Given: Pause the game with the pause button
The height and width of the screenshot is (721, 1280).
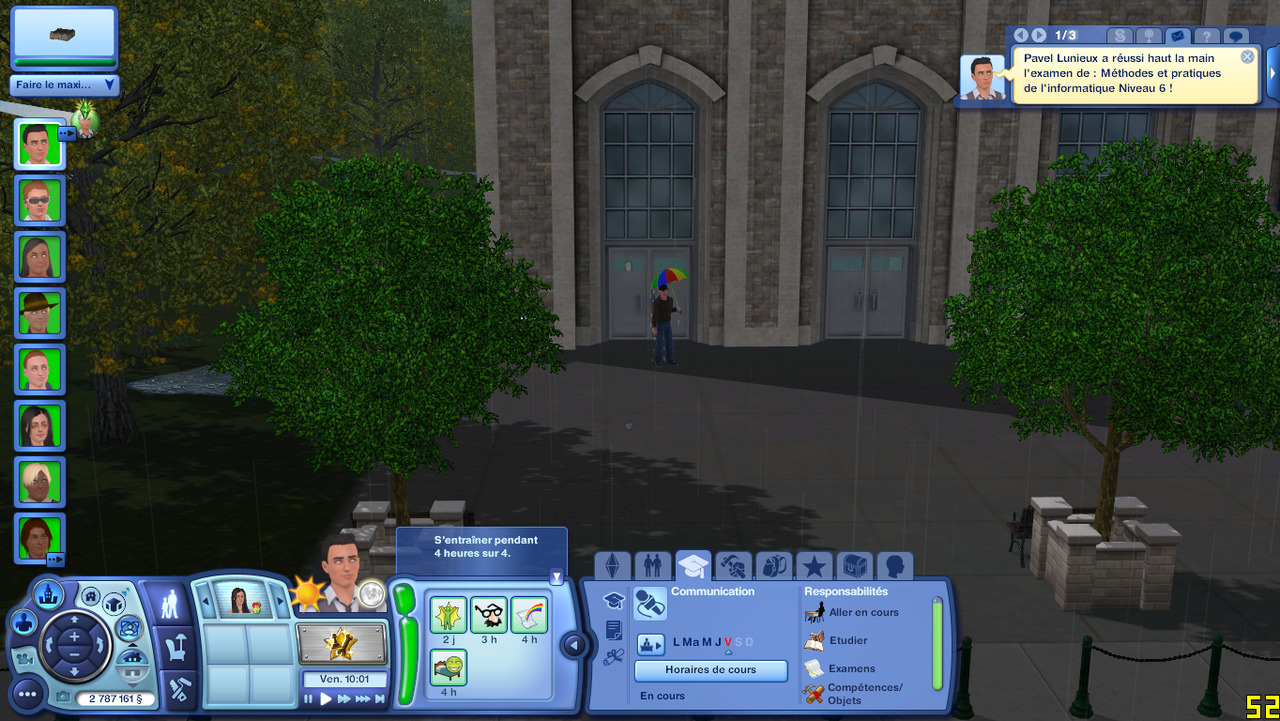Looking at the screenshot, I should point(309,700).
